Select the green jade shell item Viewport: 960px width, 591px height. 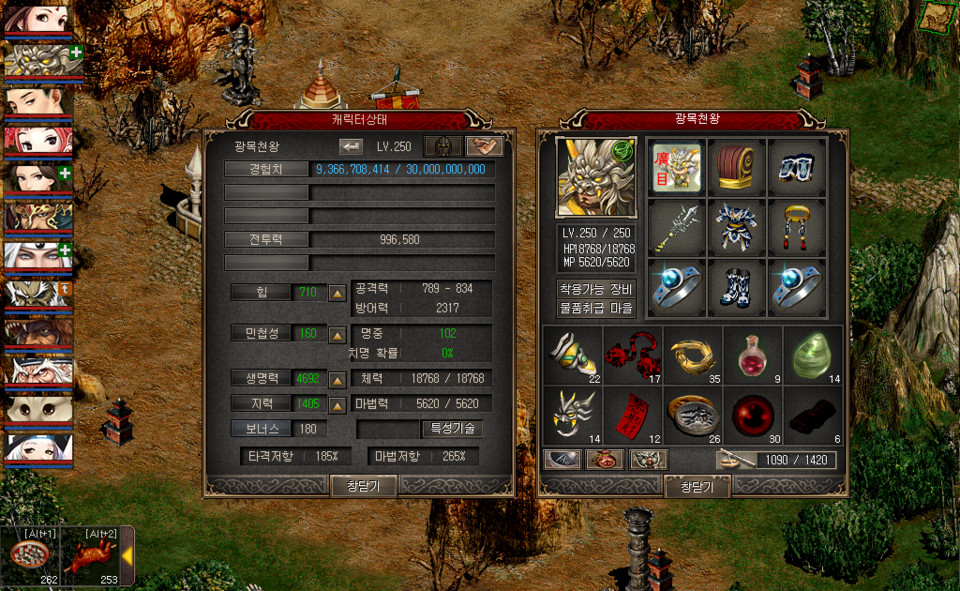click(811, 354)
